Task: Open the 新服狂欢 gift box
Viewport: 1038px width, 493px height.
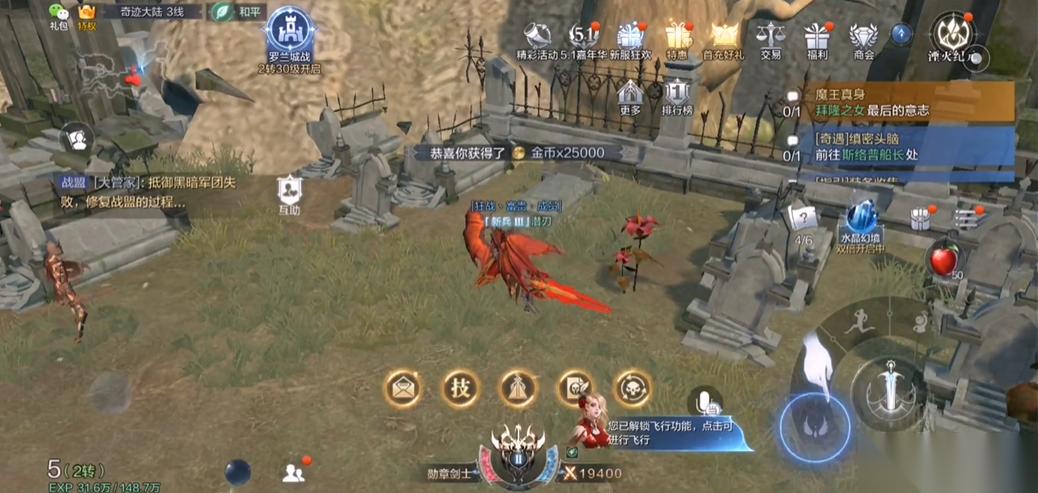Action: [x=631, y=36]
